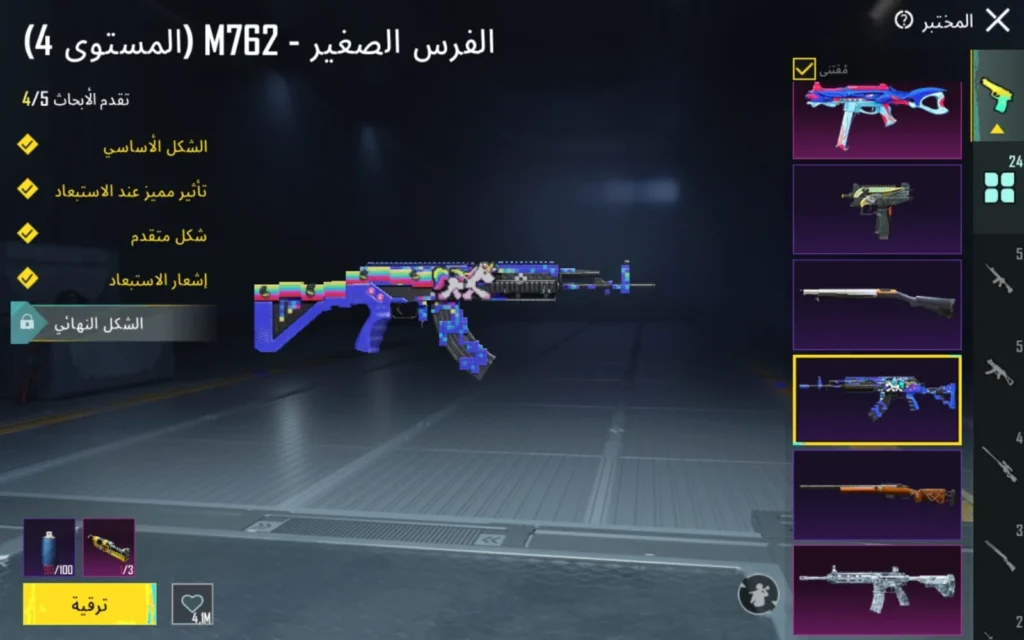The height and width of the screenshot is (640, 1024).
Task: Open the four-squares all-items tab
Action: pyautogui.click(x=997, y=186)
